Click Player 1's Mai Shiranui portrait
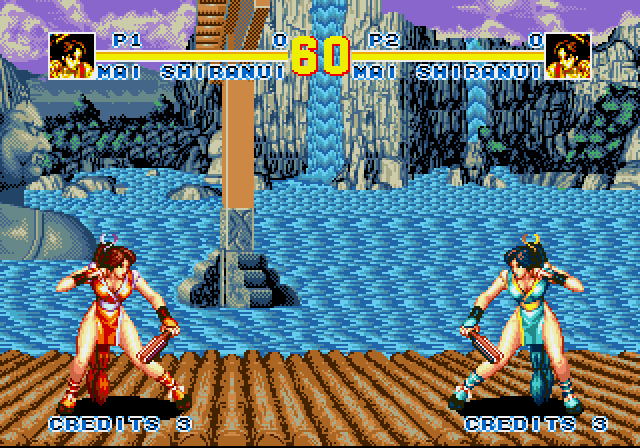 pos(72,56)
